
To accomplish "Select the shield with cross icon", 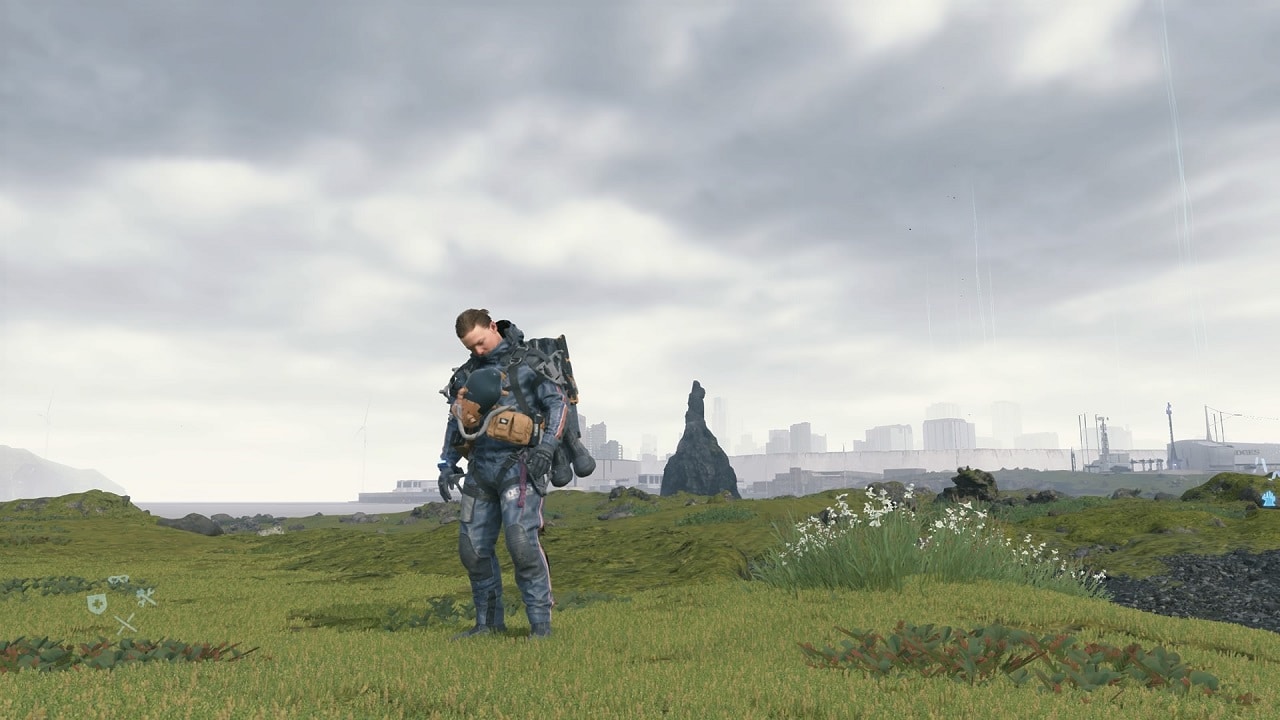I will coord(96,603).
